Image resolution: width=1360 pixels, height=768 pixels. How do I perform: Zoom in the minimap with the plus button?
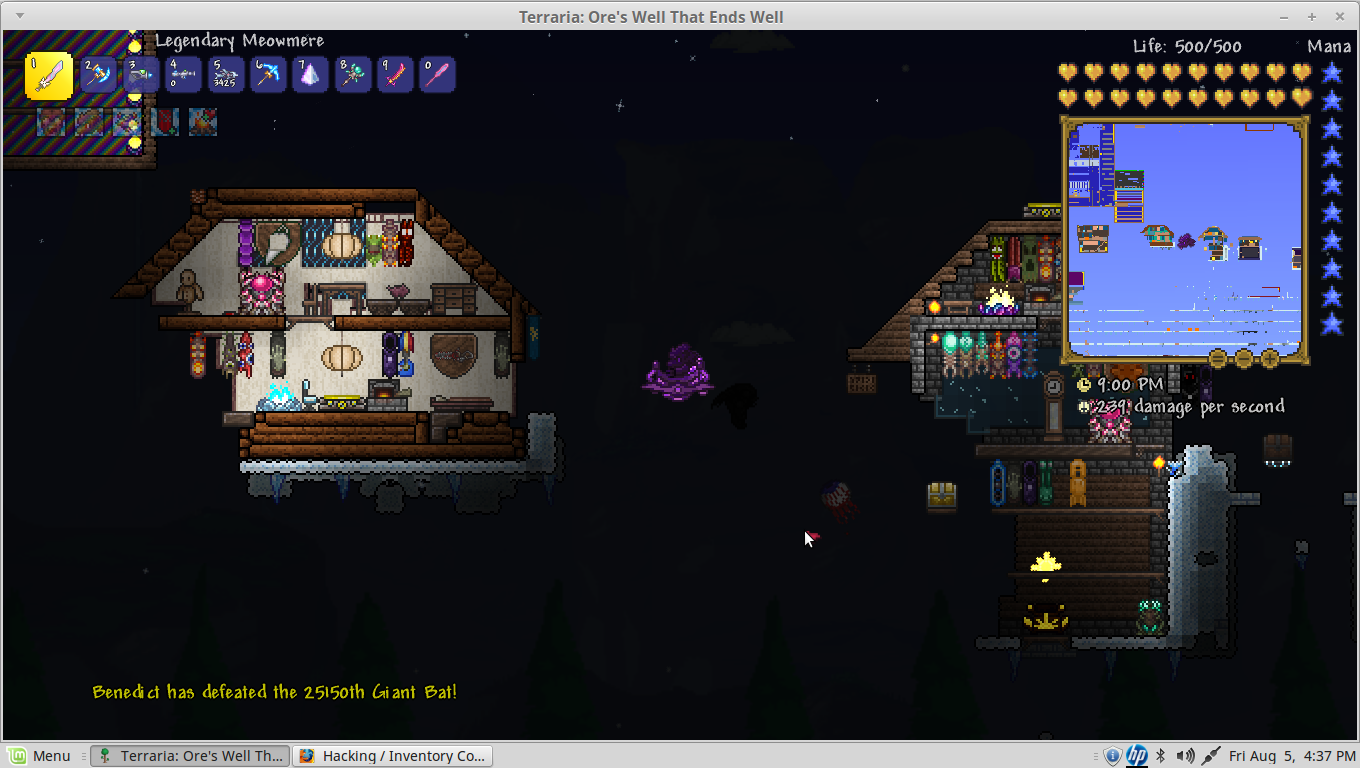(1270, 357)
